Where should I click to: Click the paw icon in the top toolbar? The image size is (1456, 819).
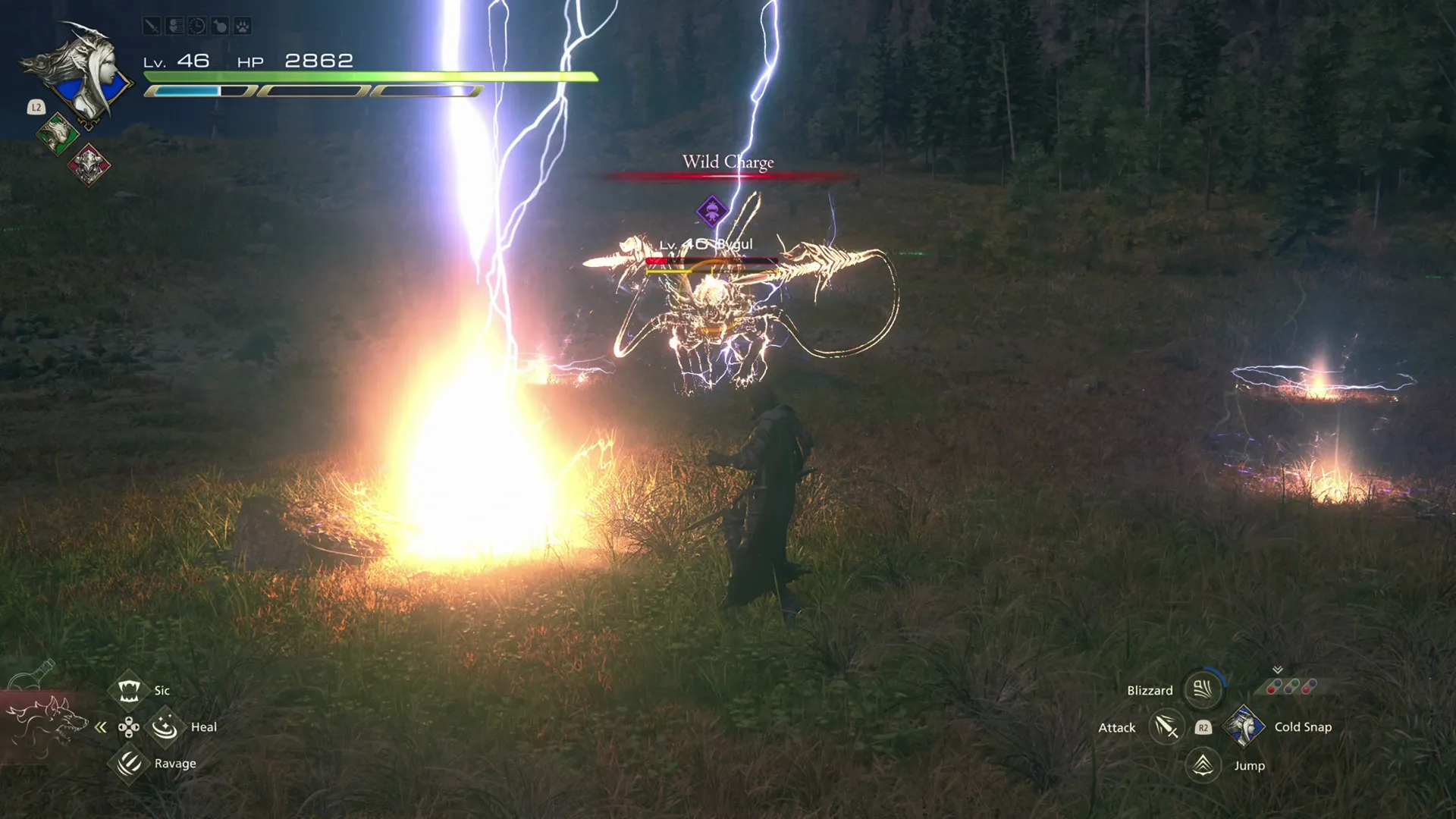(243, 27)
